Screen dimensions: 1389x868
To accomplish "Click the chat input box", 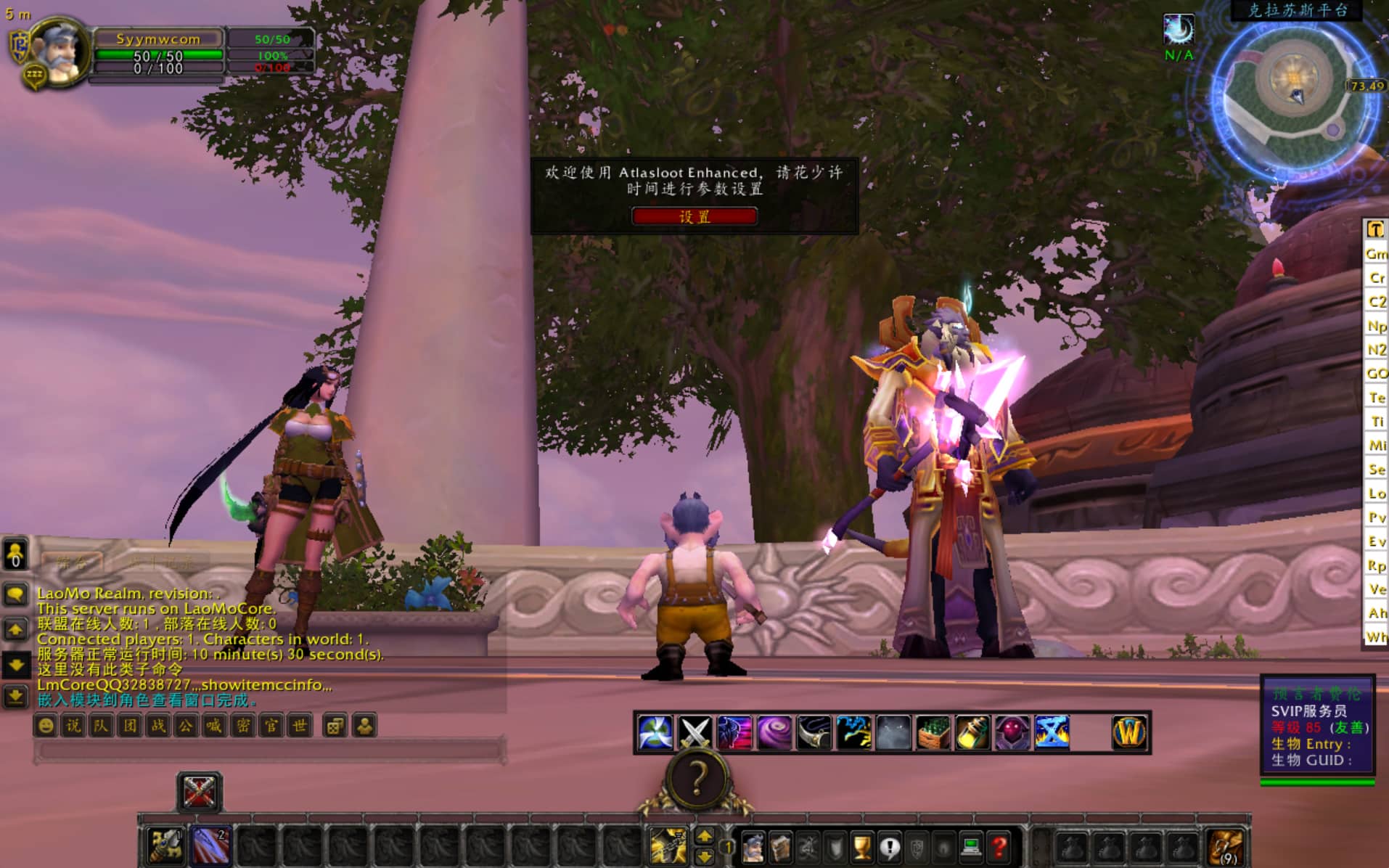I will coord(269,750).
